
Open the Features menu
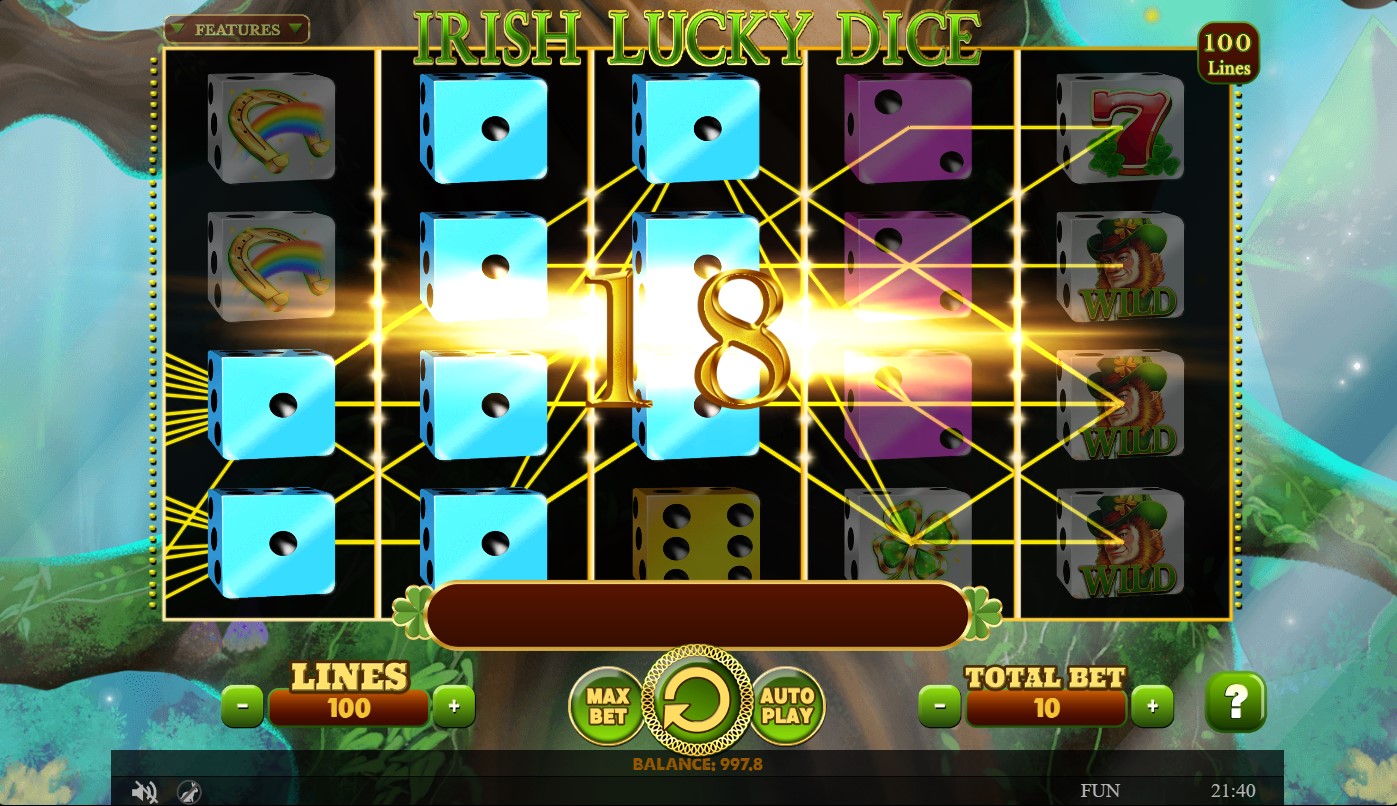[x=236, y=29]
